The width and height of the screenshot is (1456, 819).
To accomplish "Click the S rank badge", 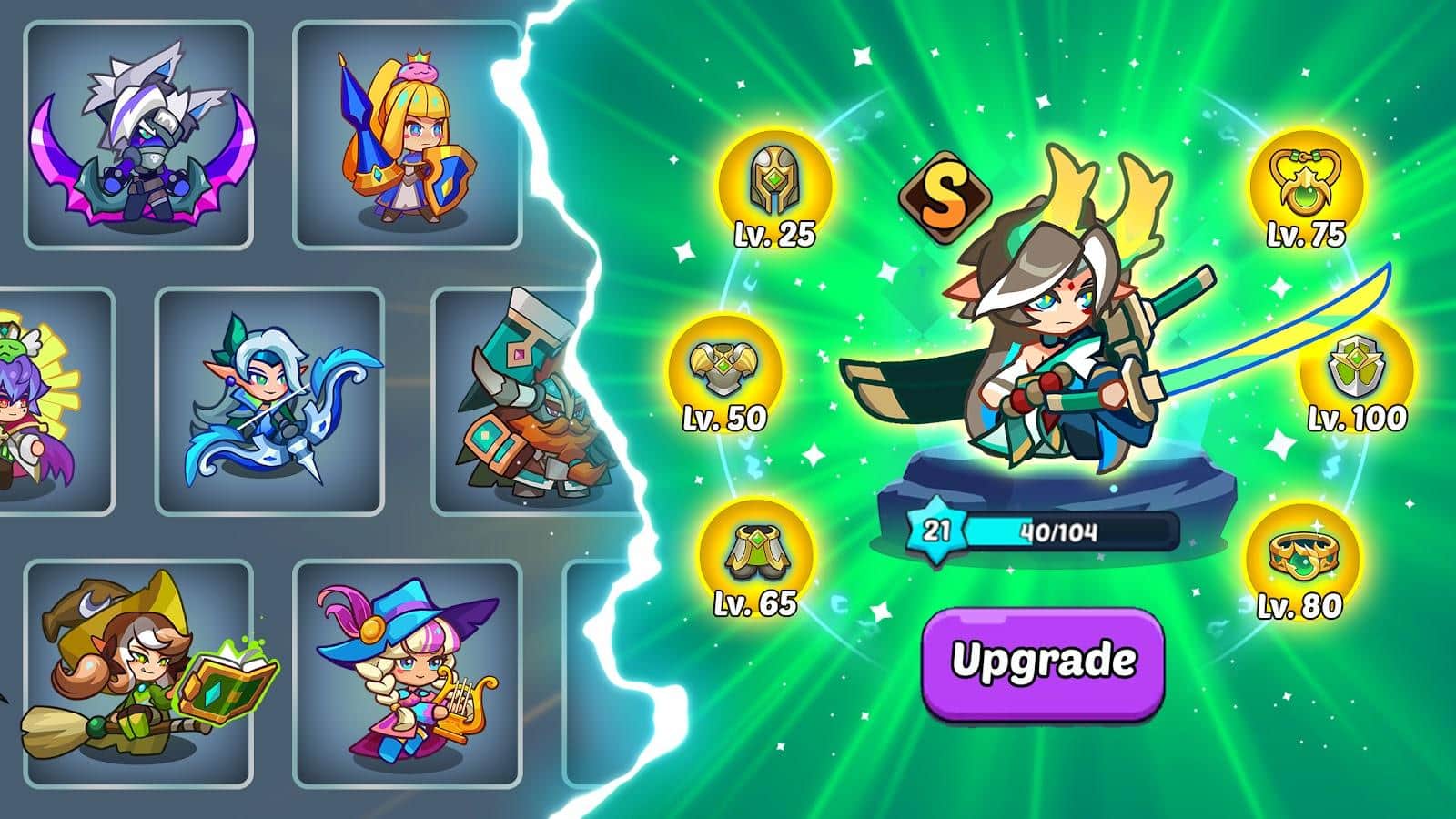I will (945, 195).
